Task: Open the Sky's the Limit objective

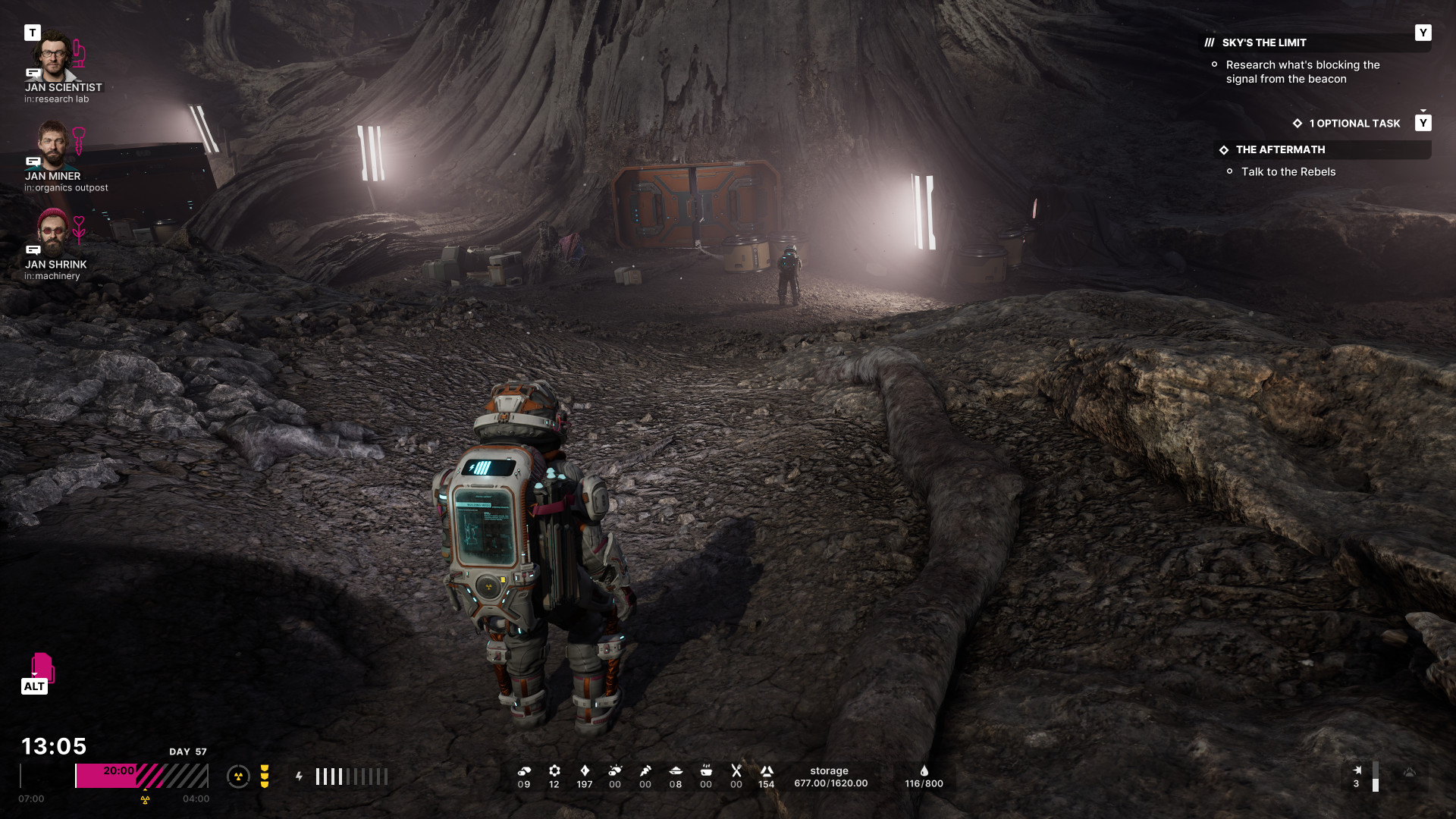Action: pyautogui.click(x=1264, y=42)
